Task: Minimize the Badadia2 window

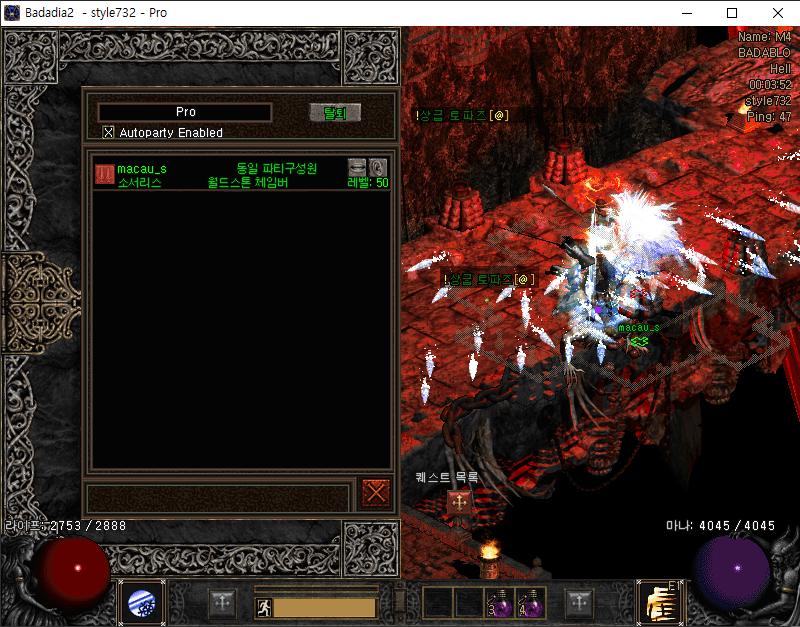Action: tap(686, 13)
